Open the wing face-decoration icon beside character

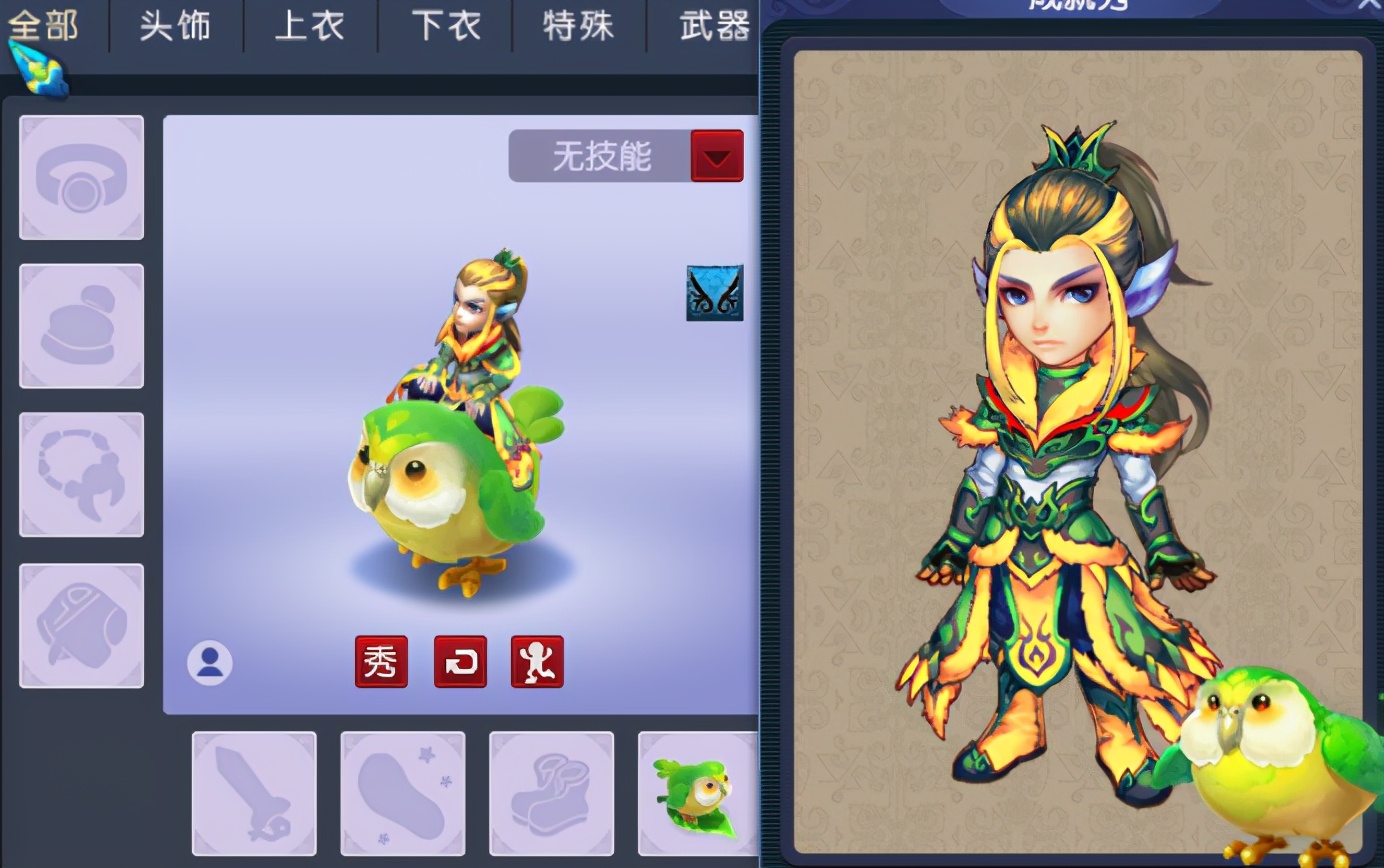(713, 293)
